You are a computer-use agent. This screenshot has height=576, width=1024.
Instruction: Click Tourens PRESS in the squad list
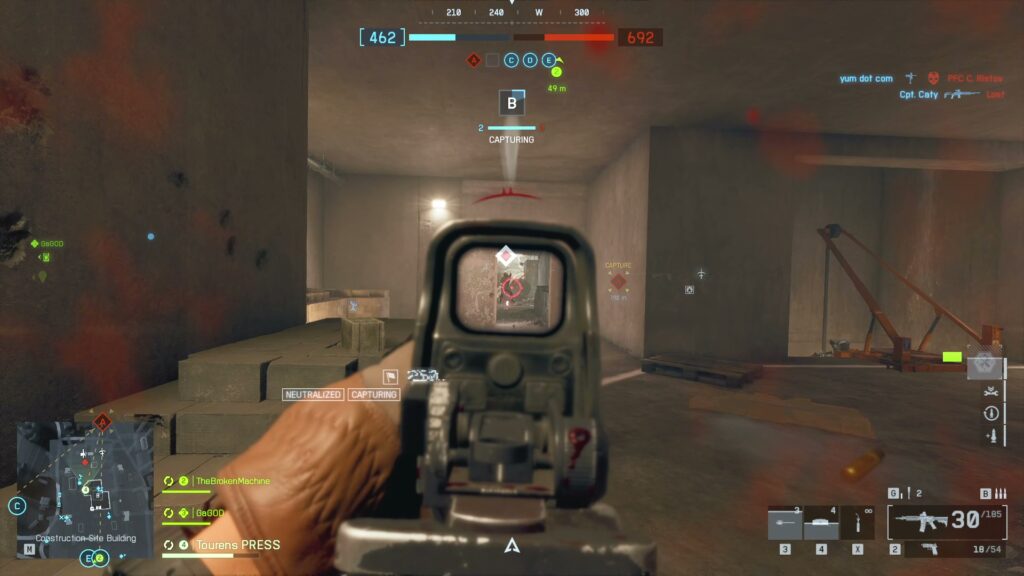(237, 545)
